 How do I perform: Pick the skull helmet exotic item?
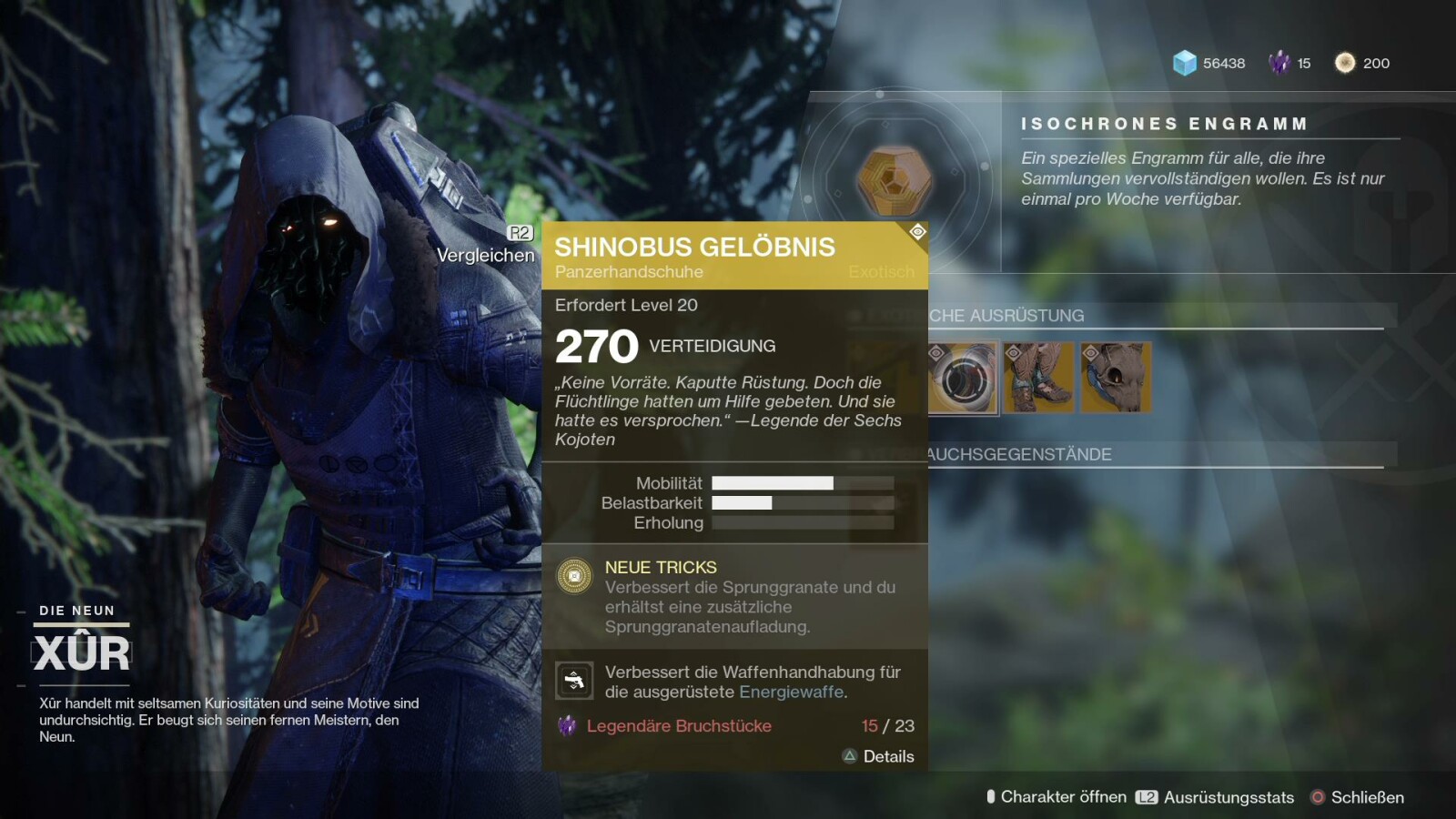click(1116, 378)
